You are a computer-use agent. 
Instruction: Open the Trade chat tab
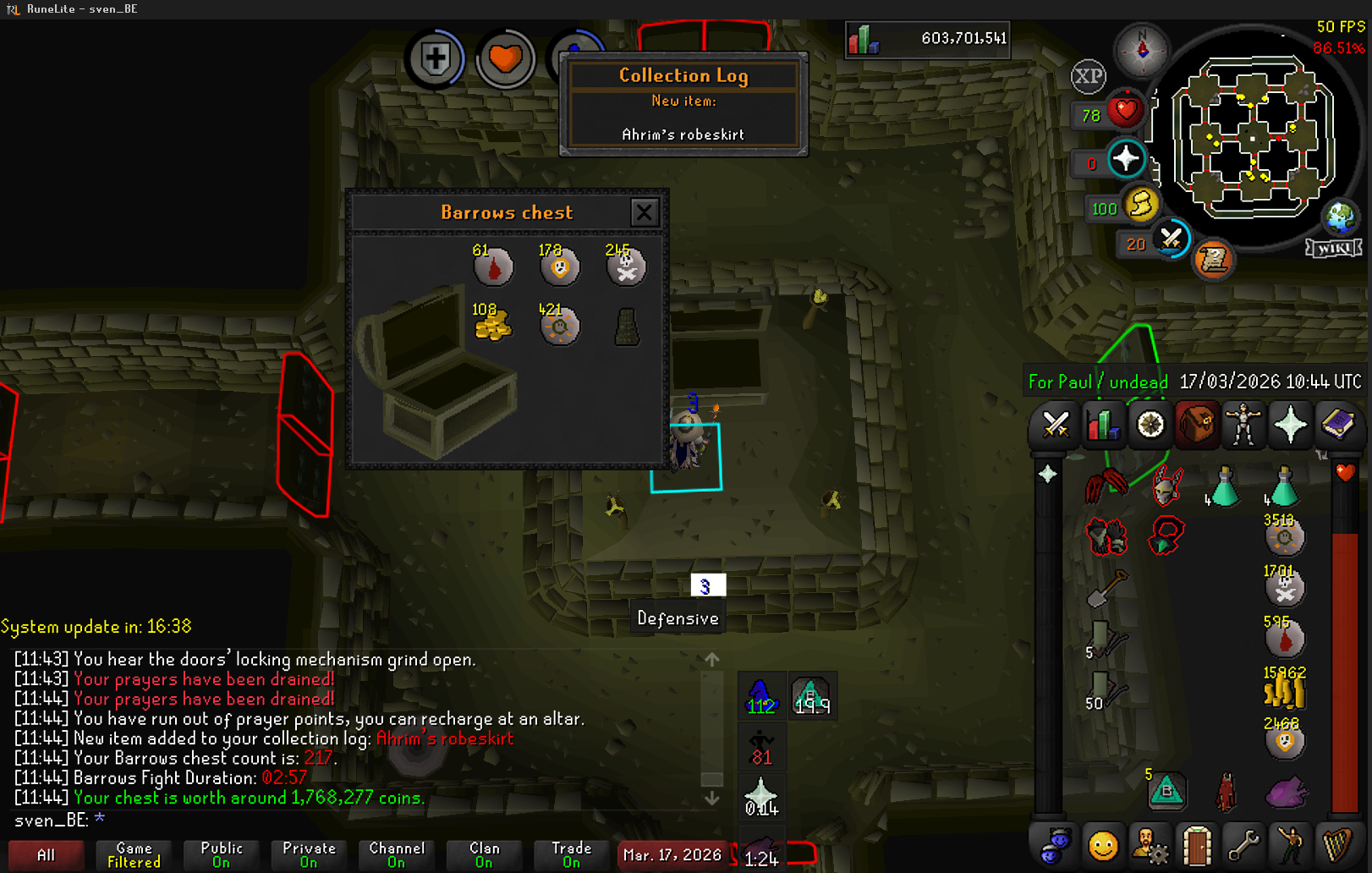[572, 855]
